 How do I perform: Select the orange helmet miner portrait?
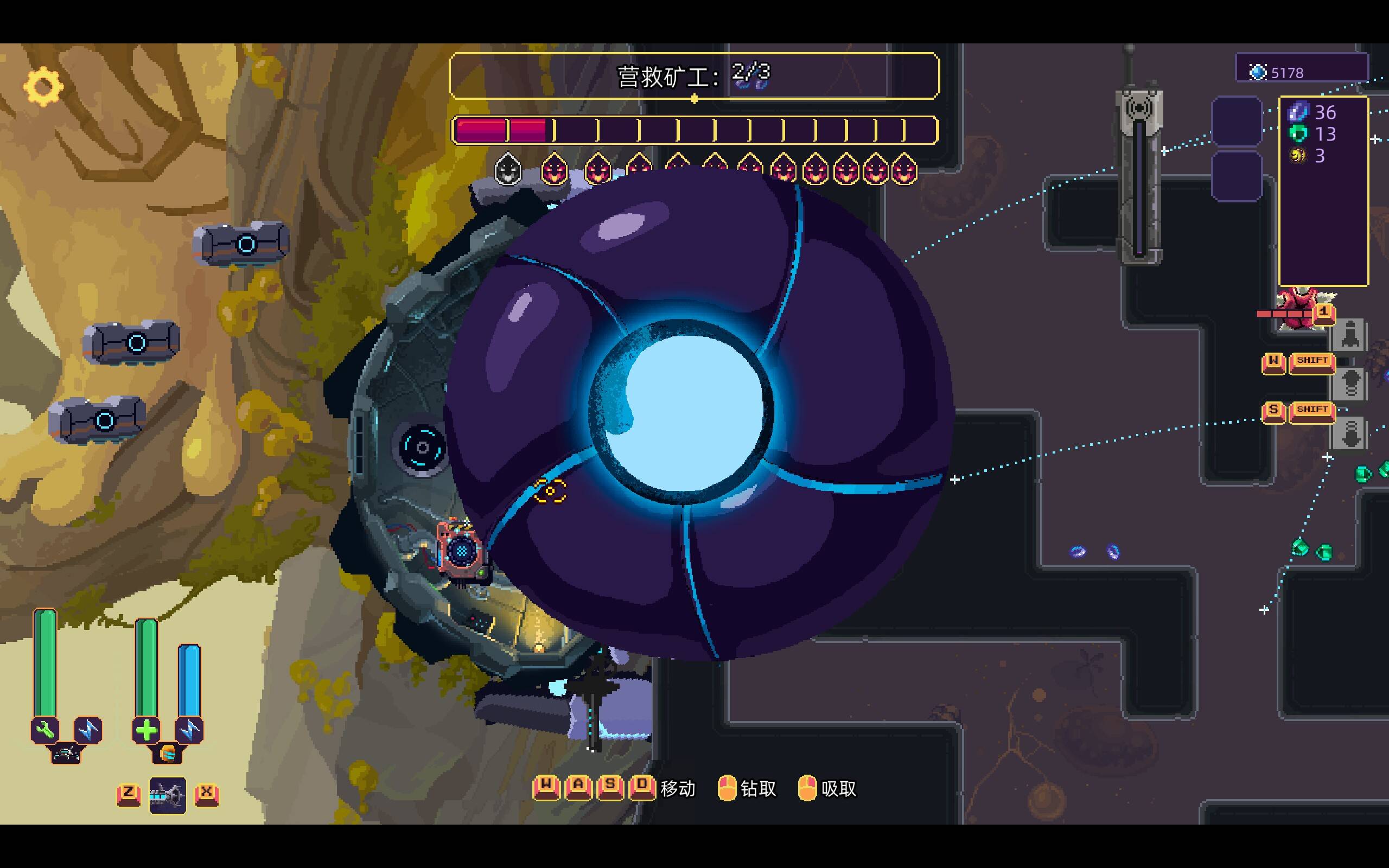pos(167,752)
